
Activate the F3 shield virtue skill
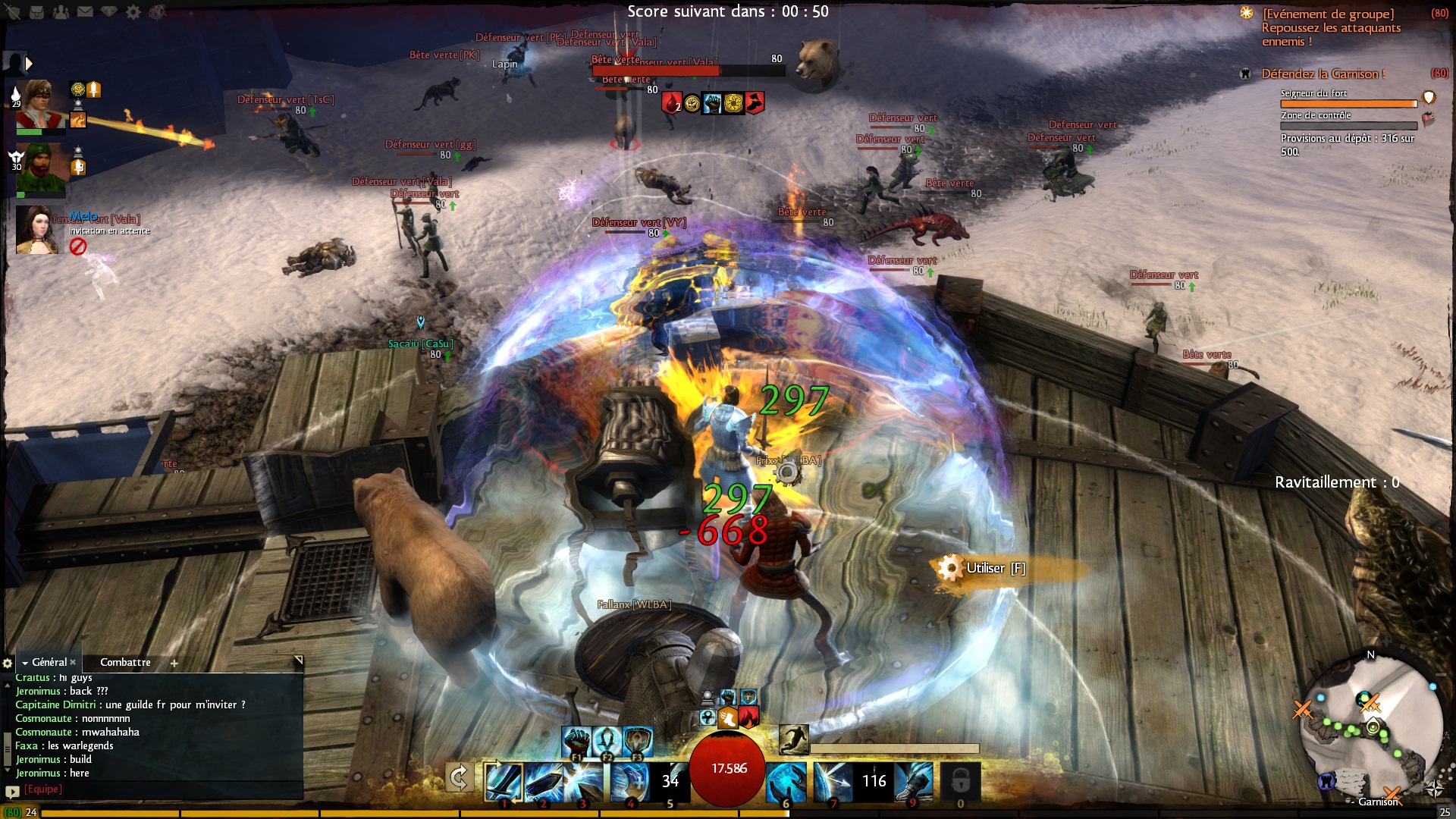click(x=638, y=740)
